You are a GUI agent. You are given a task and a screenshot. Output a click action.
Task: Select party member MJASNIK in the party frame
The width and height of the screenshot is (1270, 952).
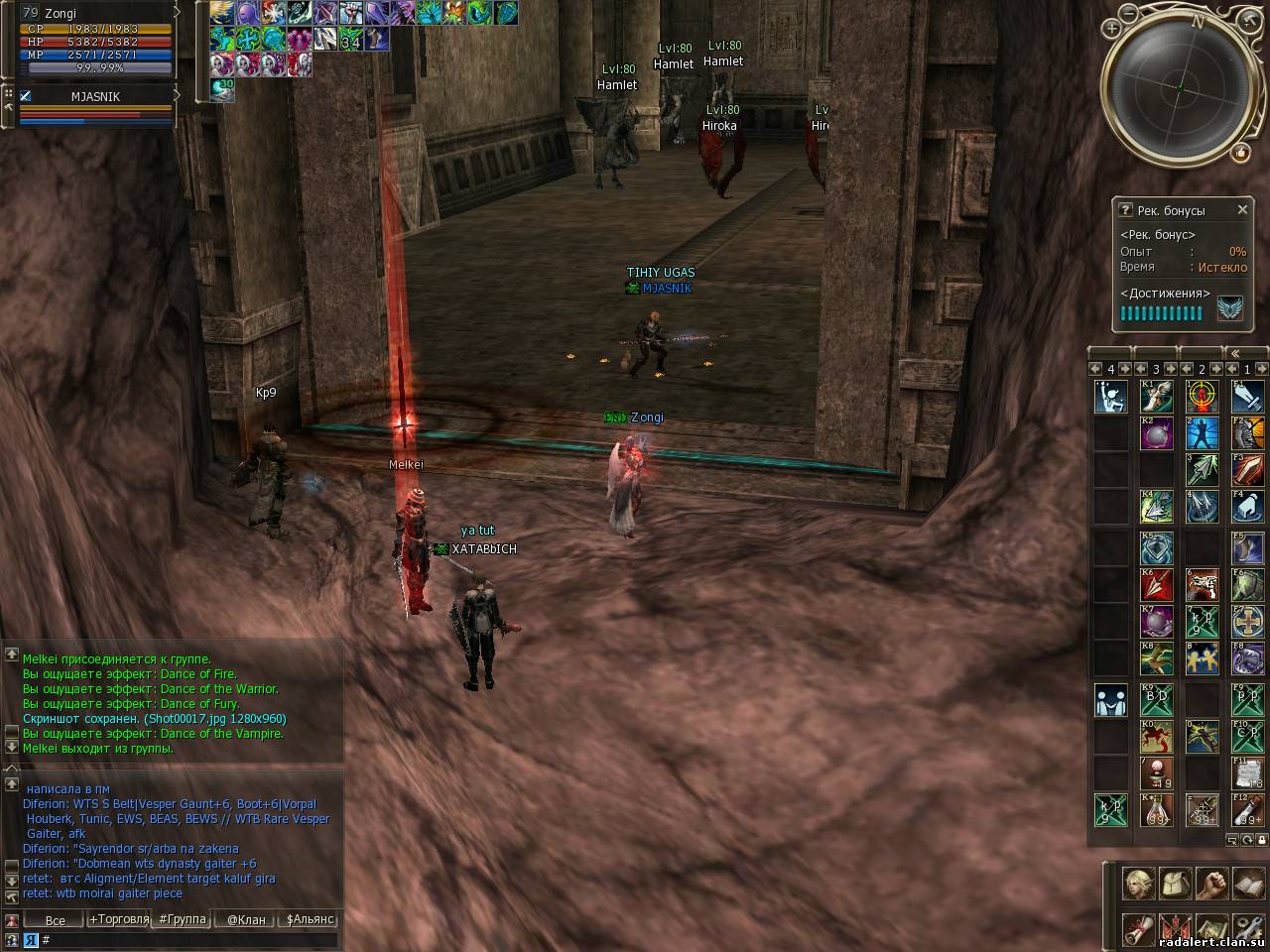point(95,97)
